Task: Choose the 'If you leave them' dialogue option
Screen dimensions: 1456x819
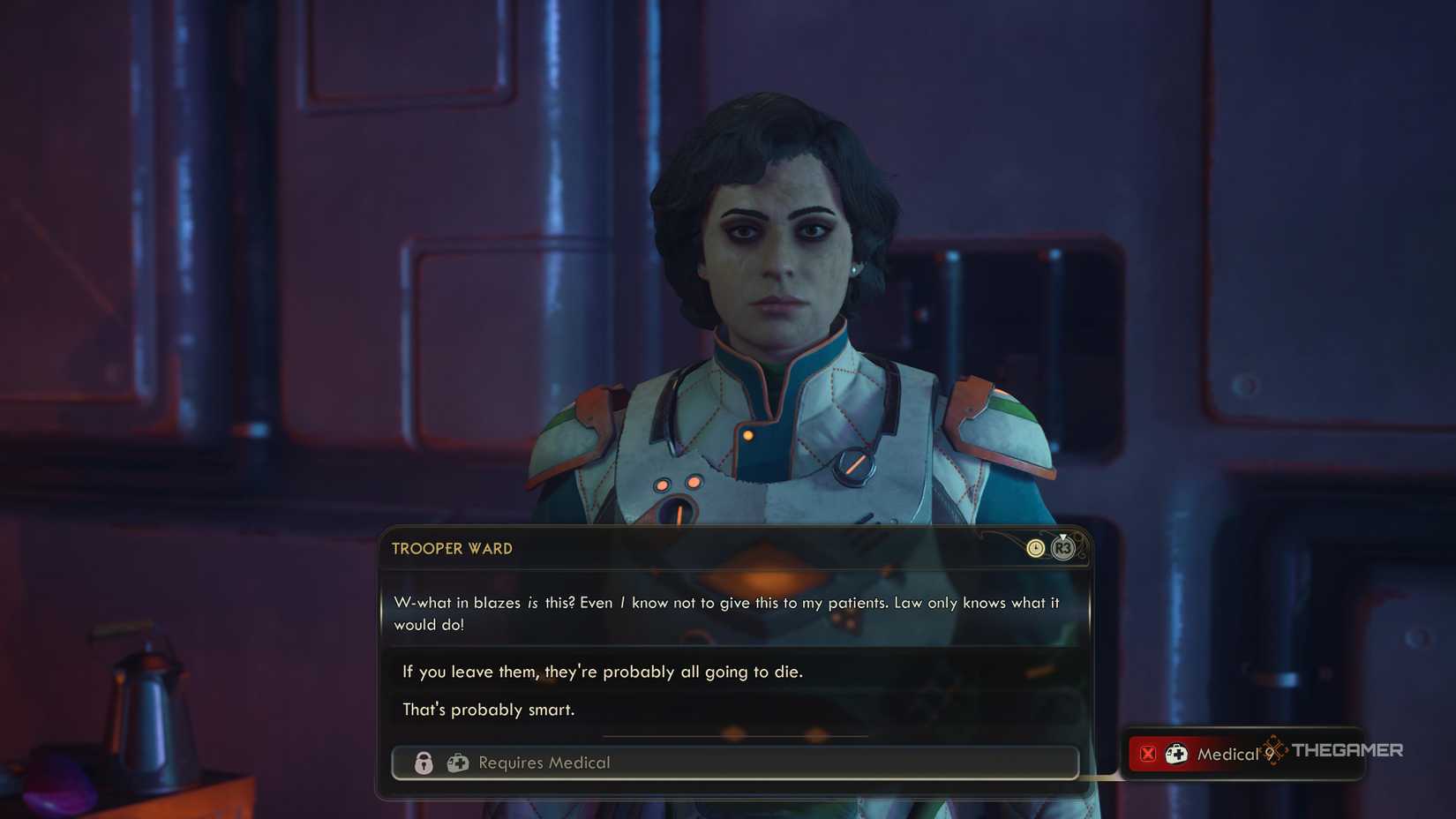Action: [603, 672]
